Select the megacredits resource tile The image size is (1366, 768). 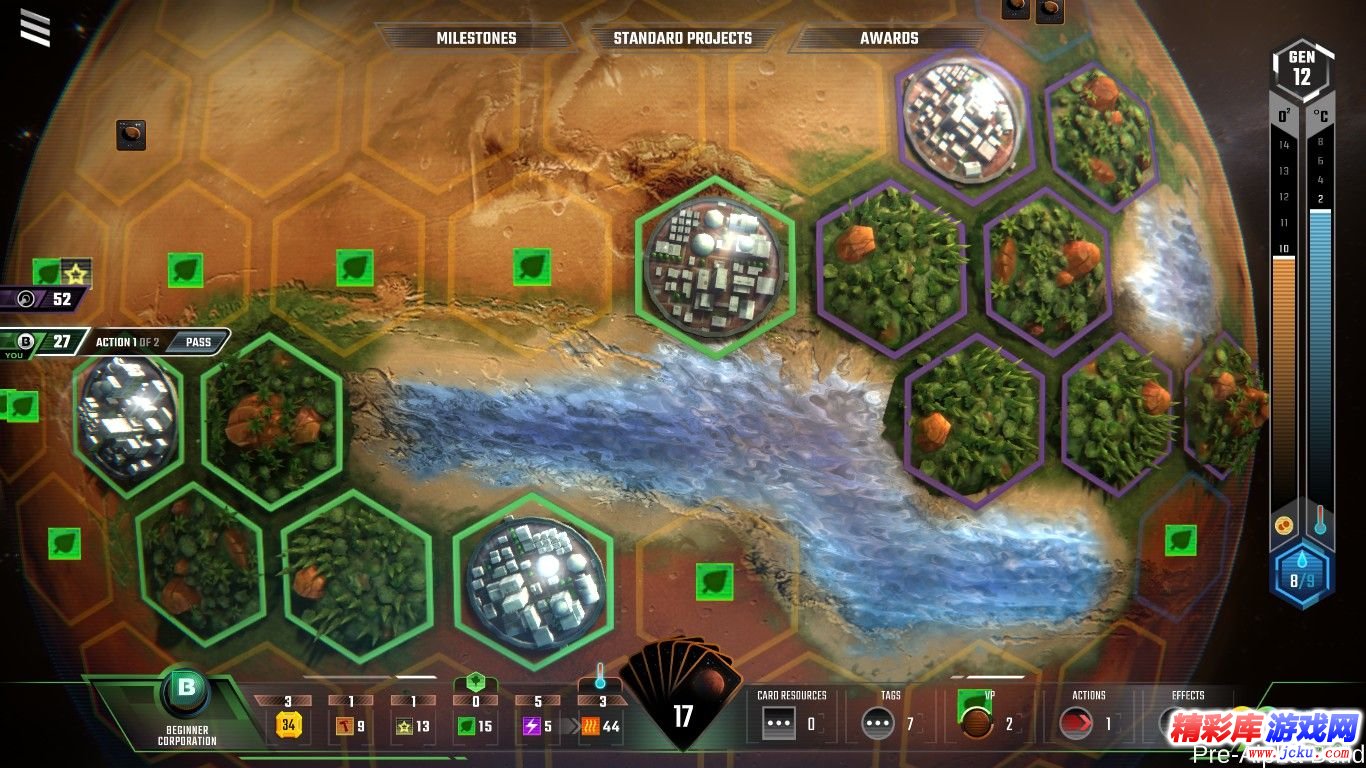pyautogui.click(x=289, y=726)
